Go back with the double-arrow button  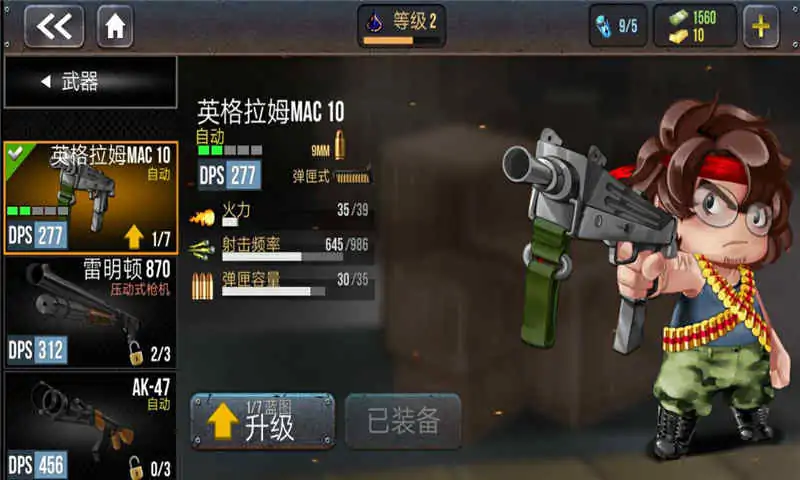pyautogui.click(x=54, y=26)
